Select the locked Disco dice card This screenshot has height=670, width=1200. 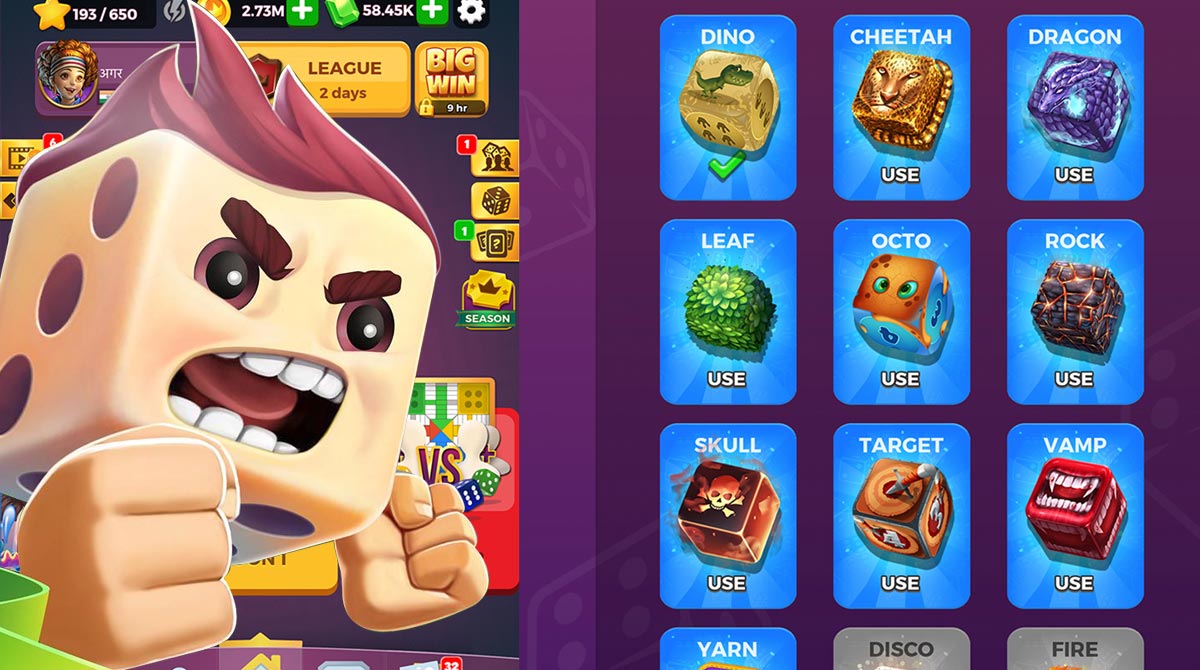(x=900, y=649)
